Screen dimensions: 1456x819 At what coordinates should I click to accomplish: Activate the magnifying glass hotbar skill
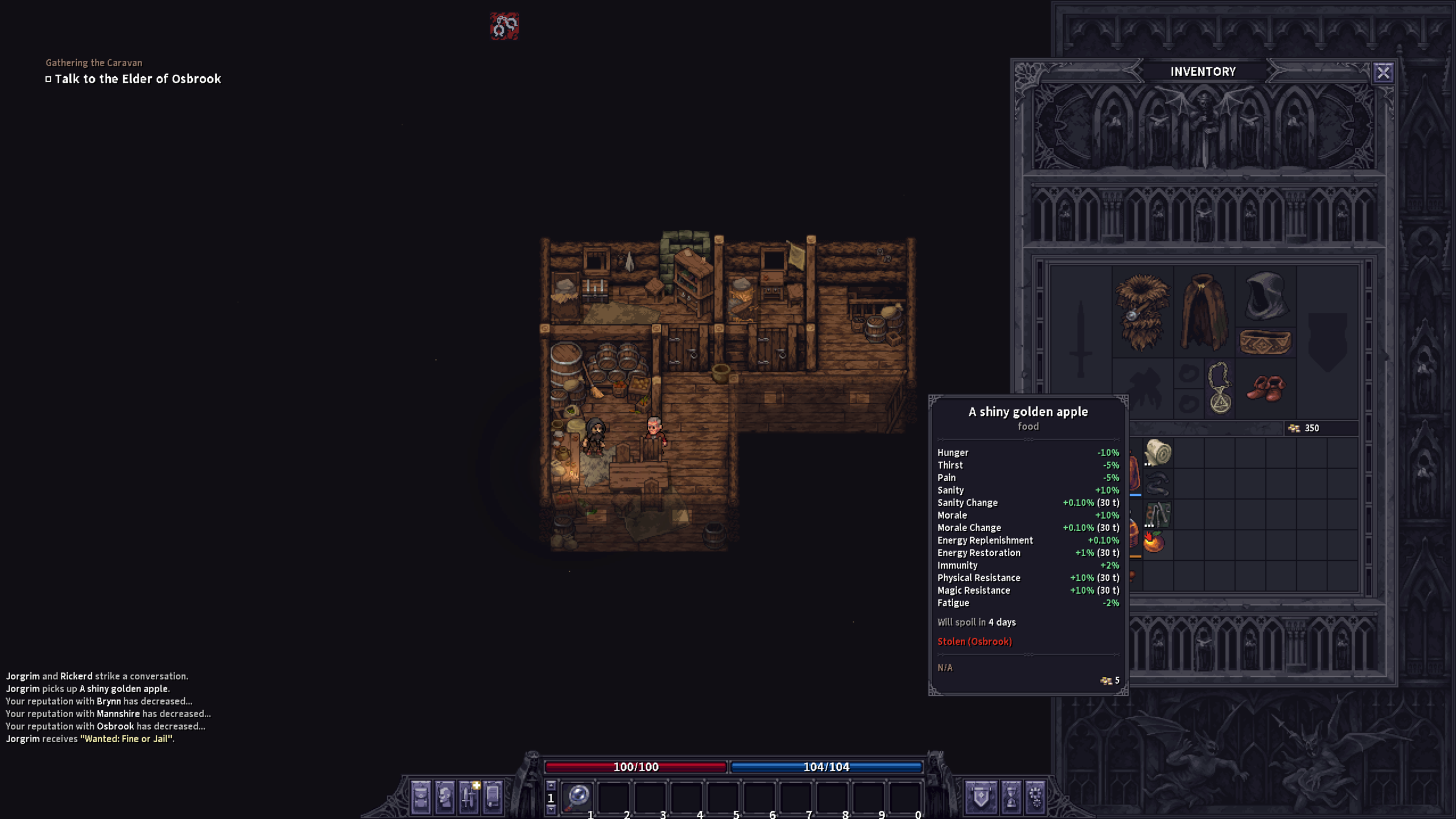coord(578,796)
